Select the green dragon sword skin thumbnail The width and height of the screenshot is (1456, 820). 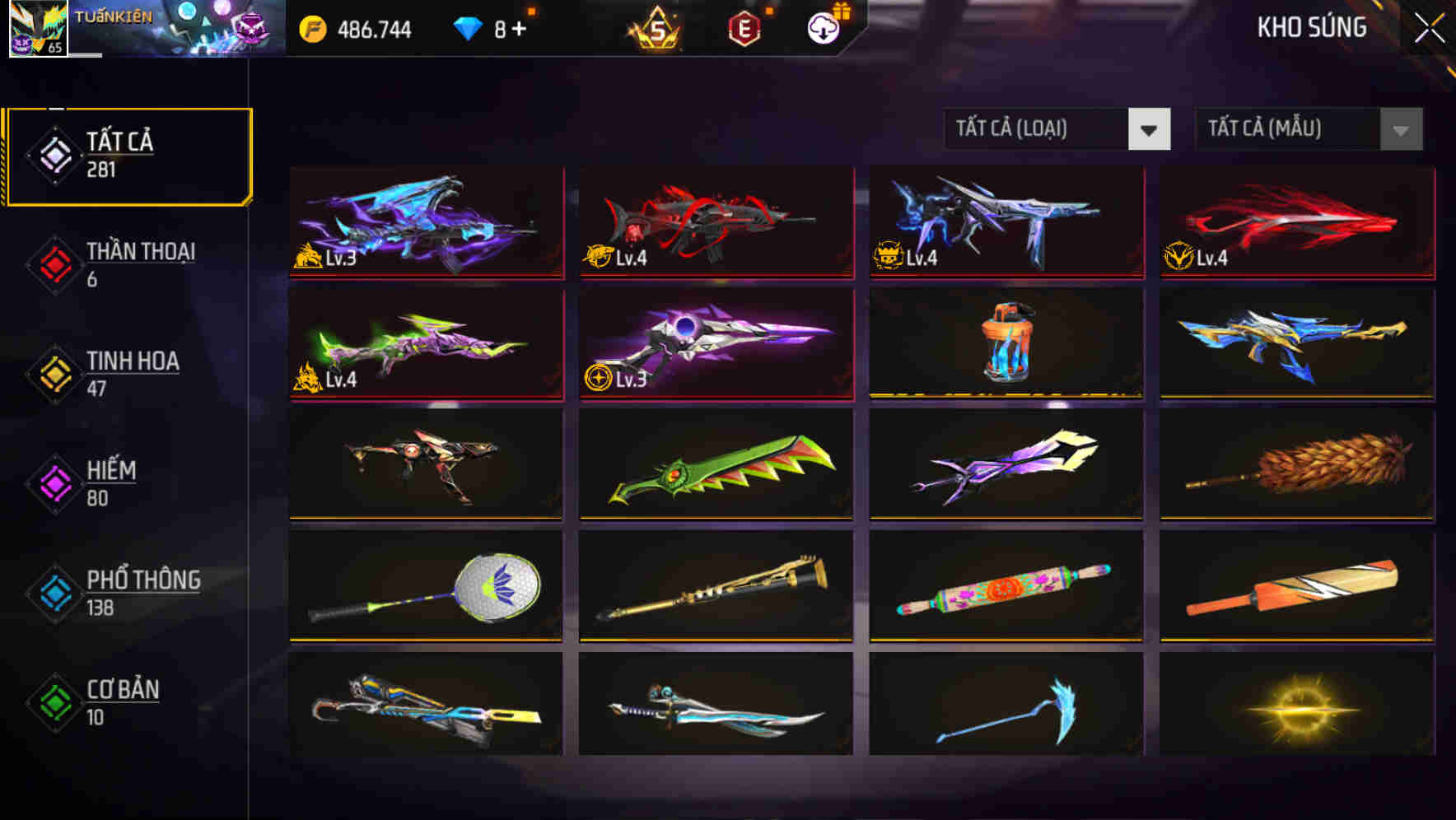point(715,465)
